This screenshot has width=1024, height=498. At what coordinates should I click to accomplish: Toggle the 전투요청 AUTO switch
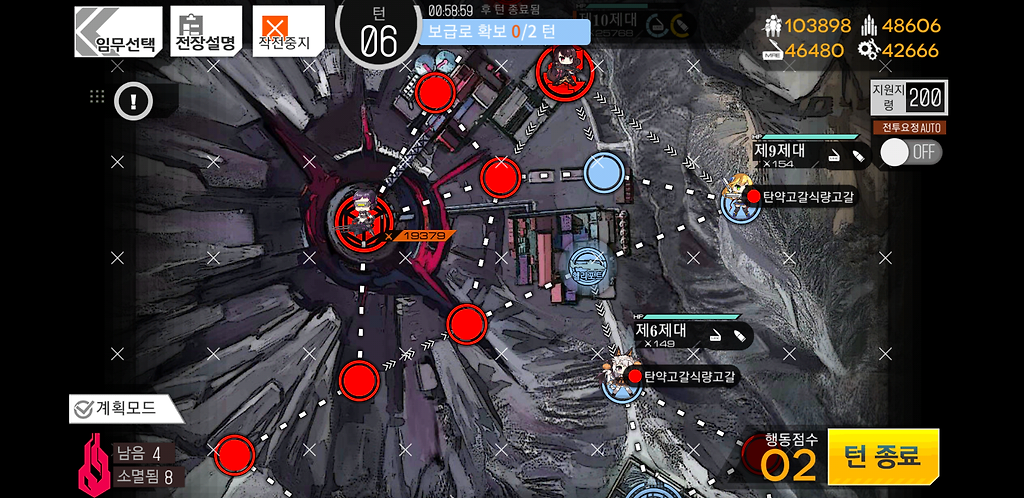911,152
